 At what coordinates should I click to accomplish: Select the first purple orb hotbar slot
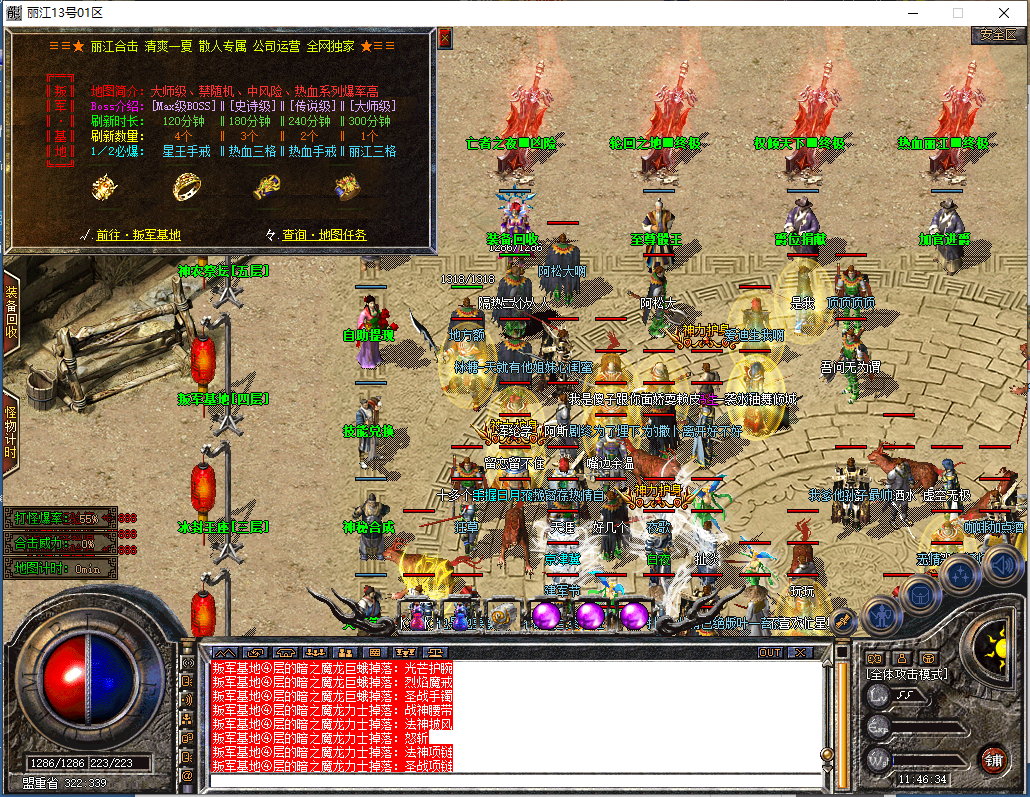pos(546,616)
